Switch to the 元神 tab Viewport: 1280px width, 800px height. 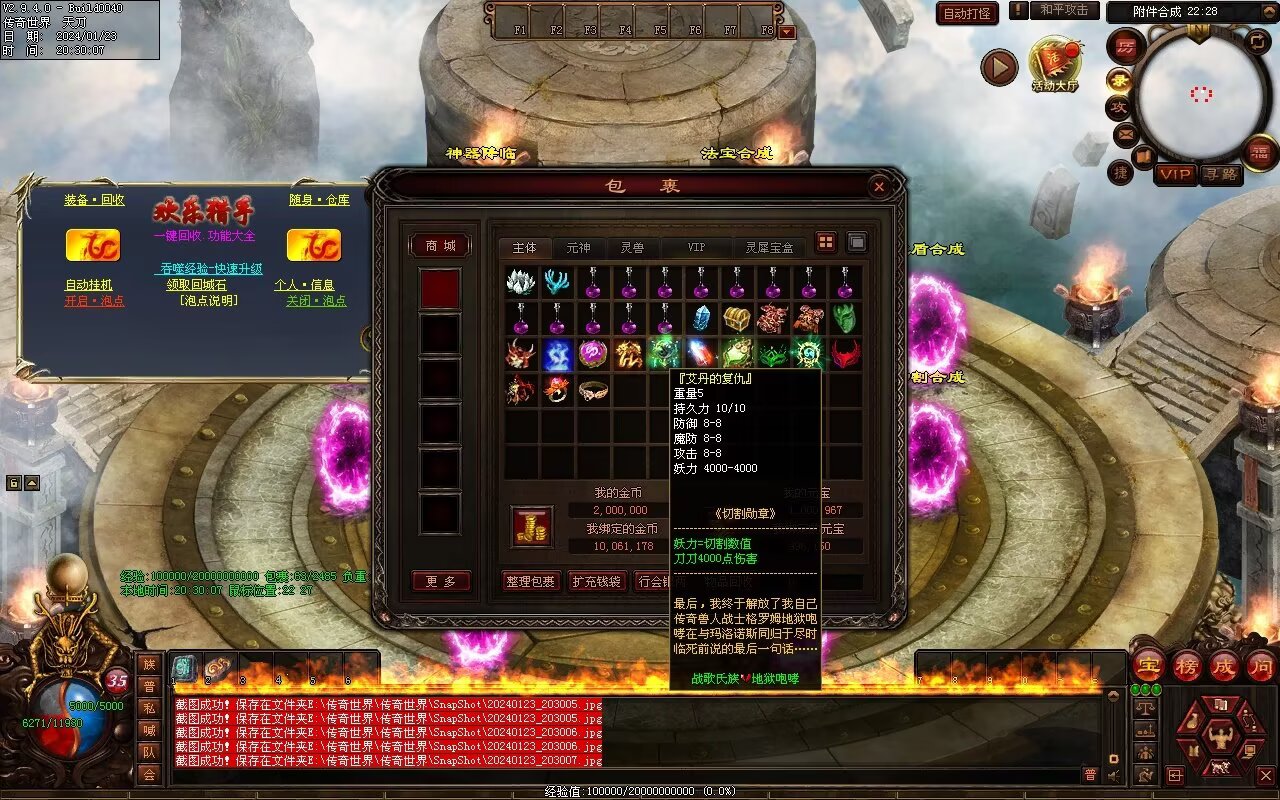[578, 247]
